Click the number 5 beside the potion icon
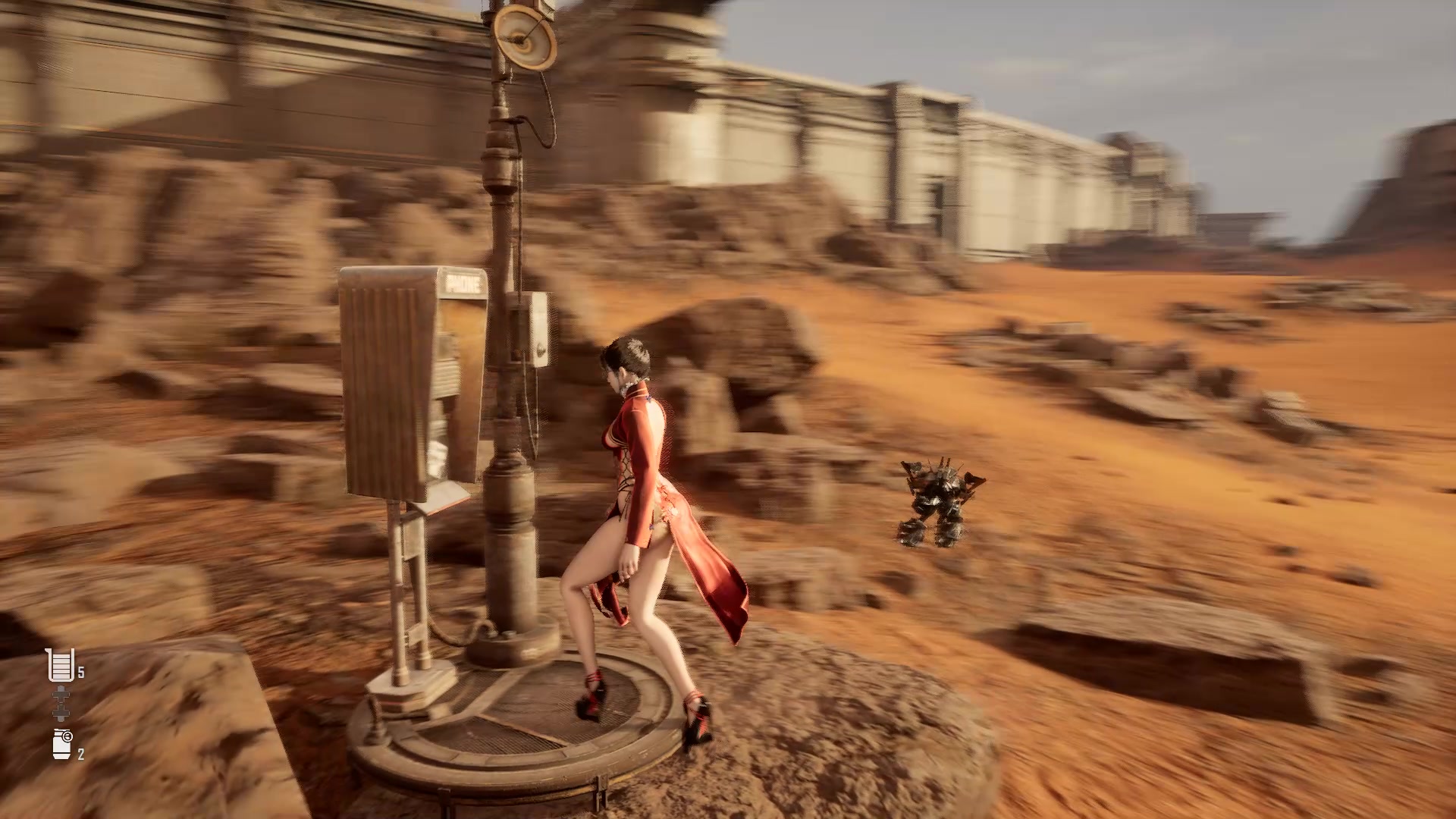Screen dimensions: 1456x819 point(80,670)
